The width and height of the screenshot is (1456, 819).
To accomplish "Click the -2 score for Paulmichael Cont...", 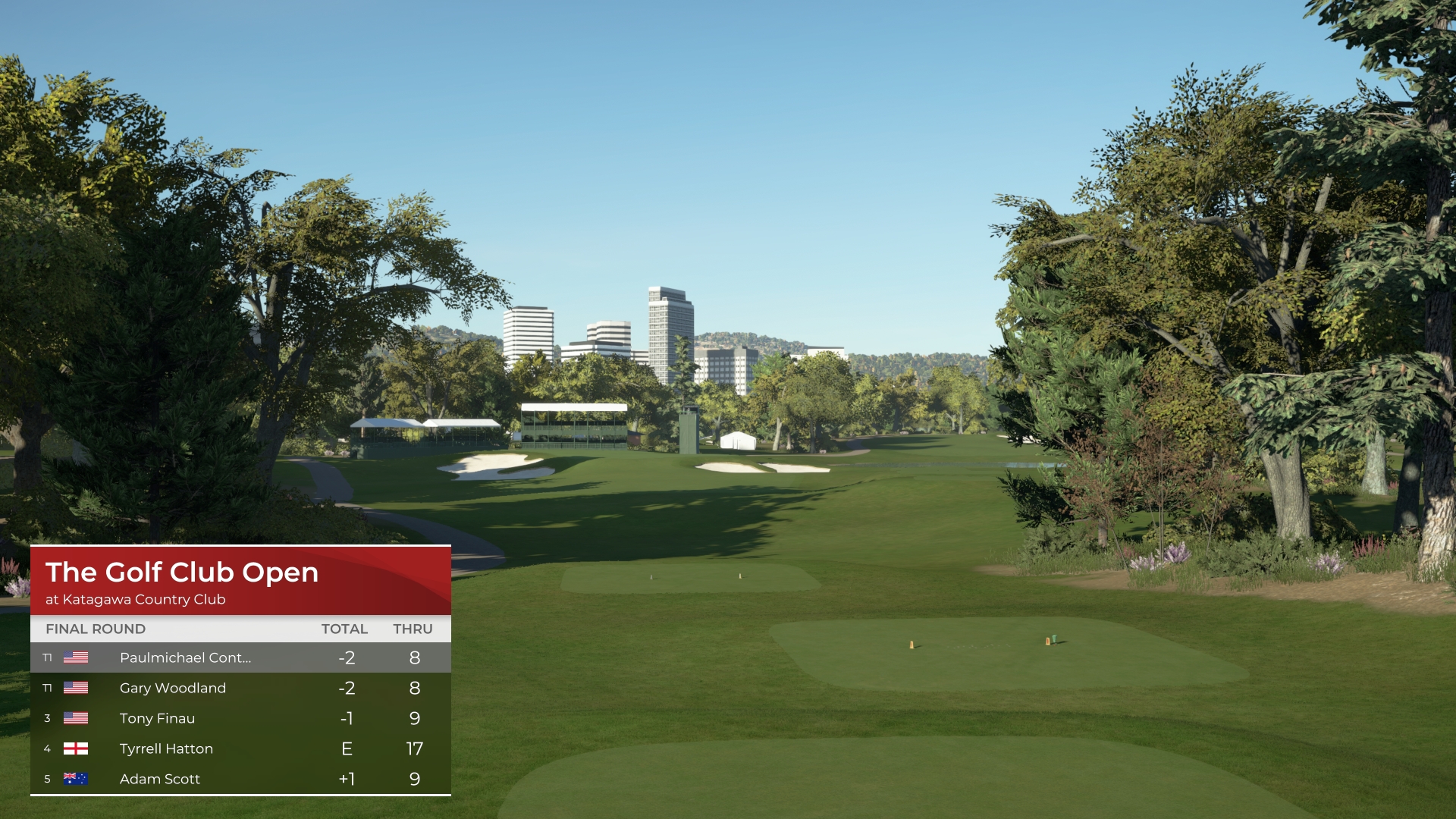I will pyautogui.click(x=346, y=658).
